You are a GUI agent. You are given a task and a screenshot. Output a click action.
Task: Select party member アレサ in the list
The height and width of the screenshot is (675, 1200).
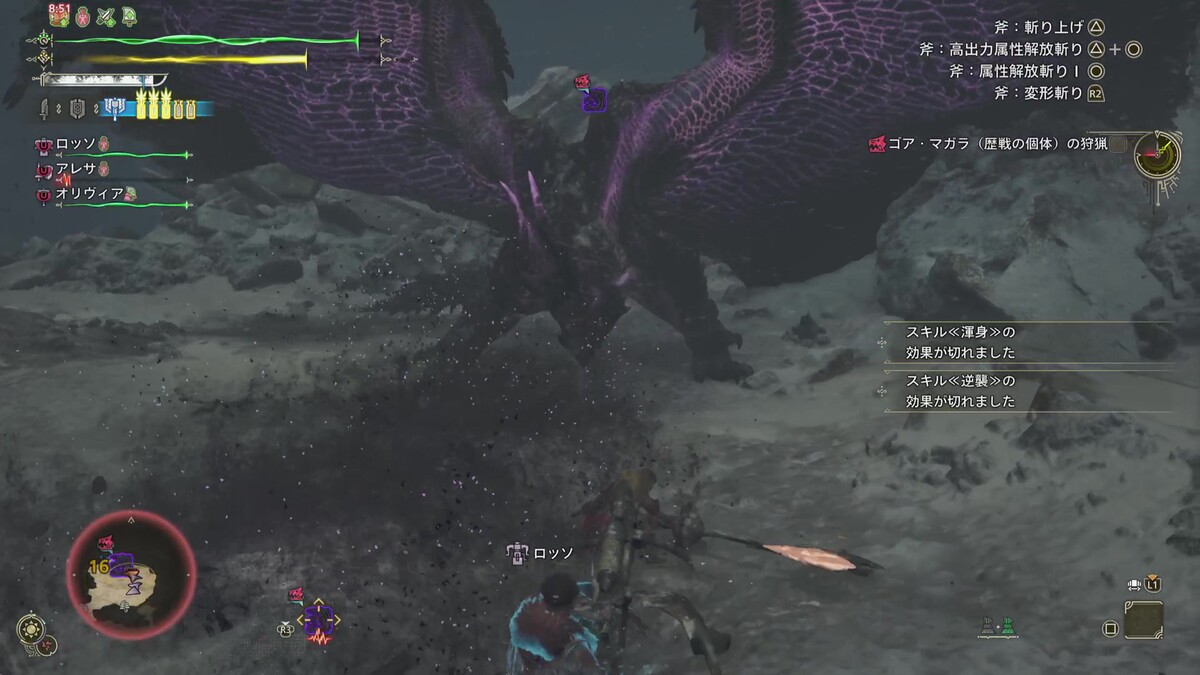(77, 169)
